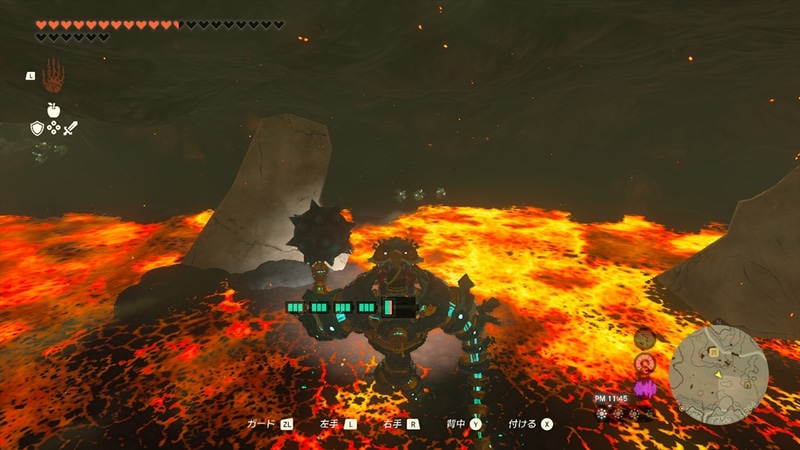This screenshot has width=800, height=450.
Task: Click the yellow player arrow on minimap
Action: (718, 374)
